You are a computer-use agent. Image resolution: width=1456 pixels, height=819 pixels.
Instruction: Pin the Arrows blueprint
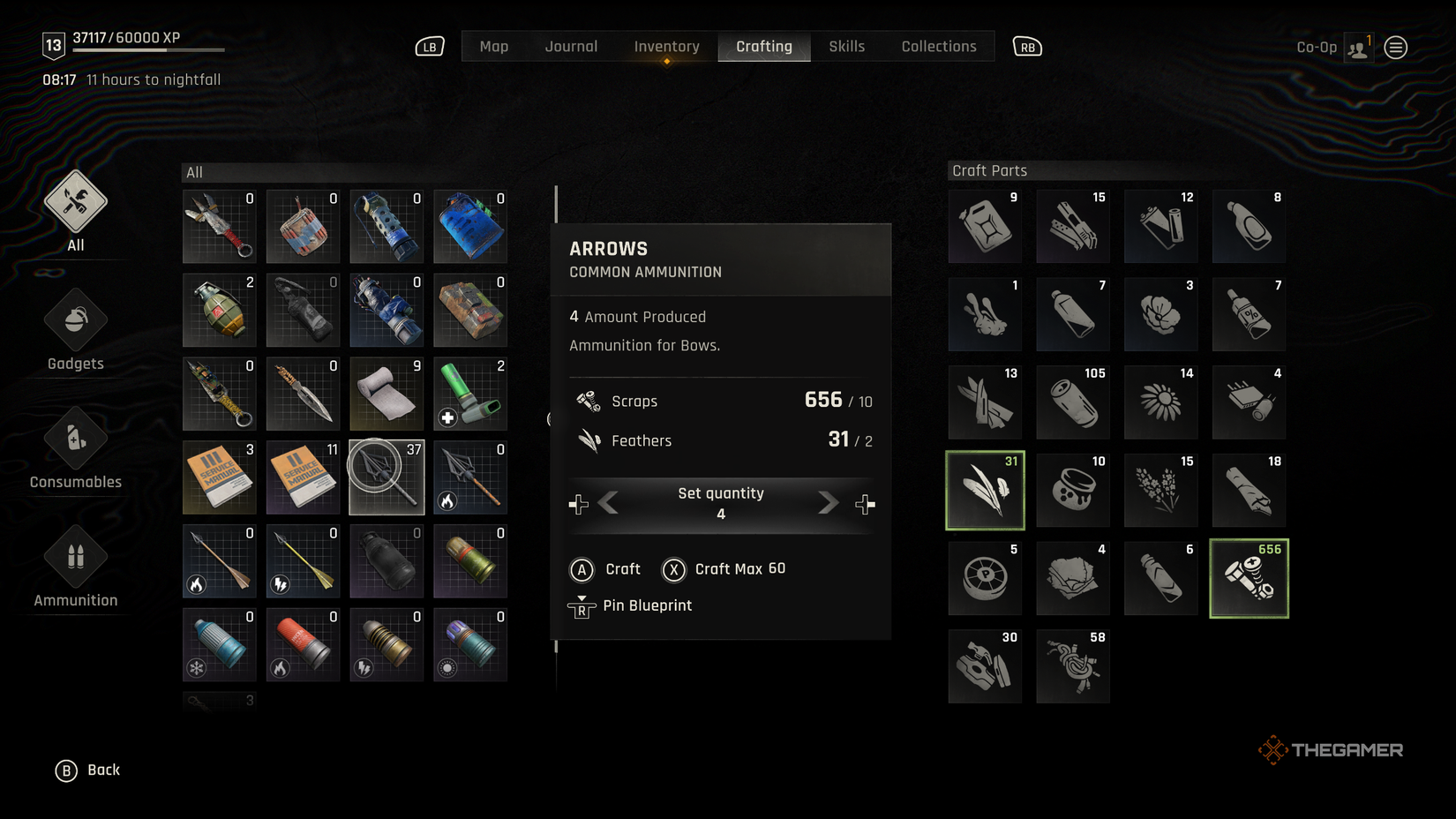[649, 605]
